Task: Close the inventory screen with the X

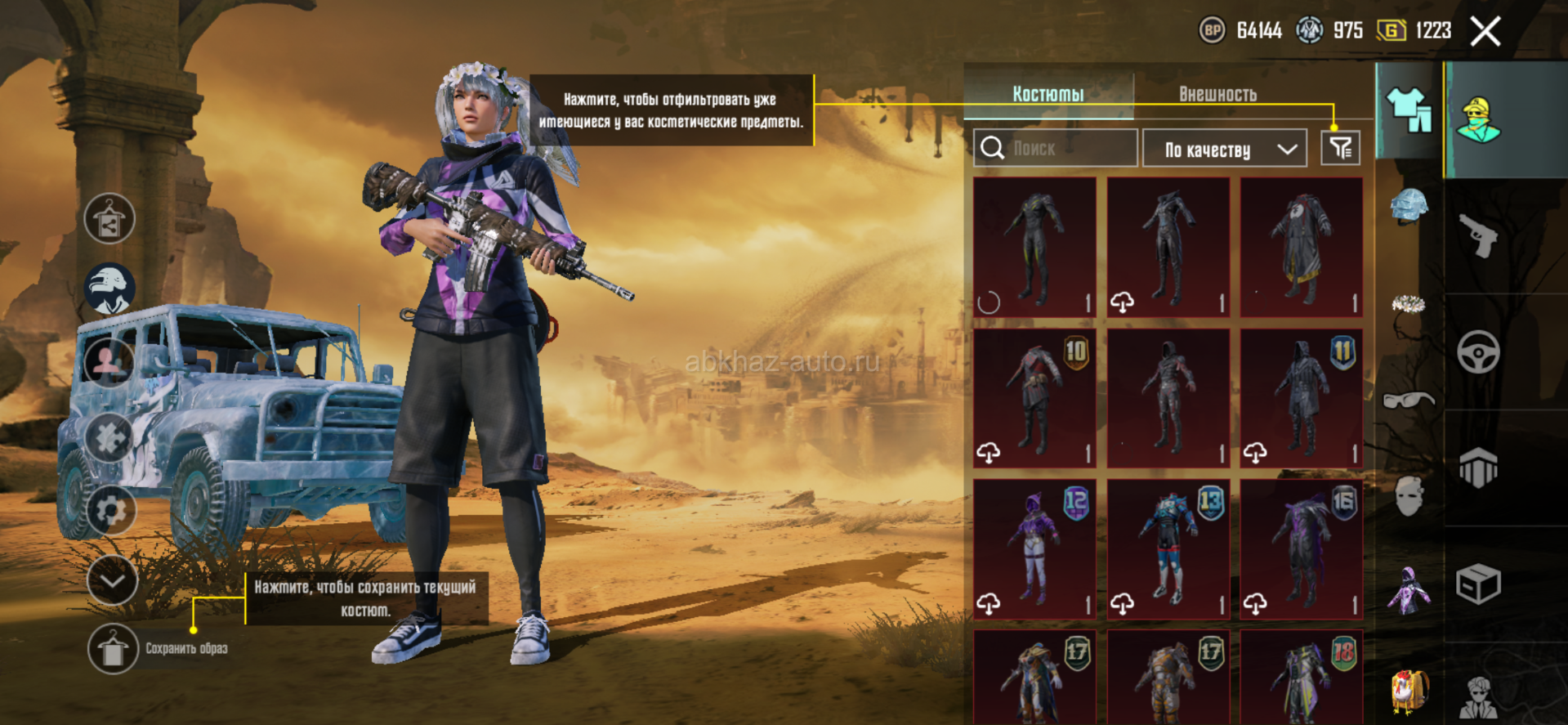Action: pyautogui.click(x=1485, y=32)
